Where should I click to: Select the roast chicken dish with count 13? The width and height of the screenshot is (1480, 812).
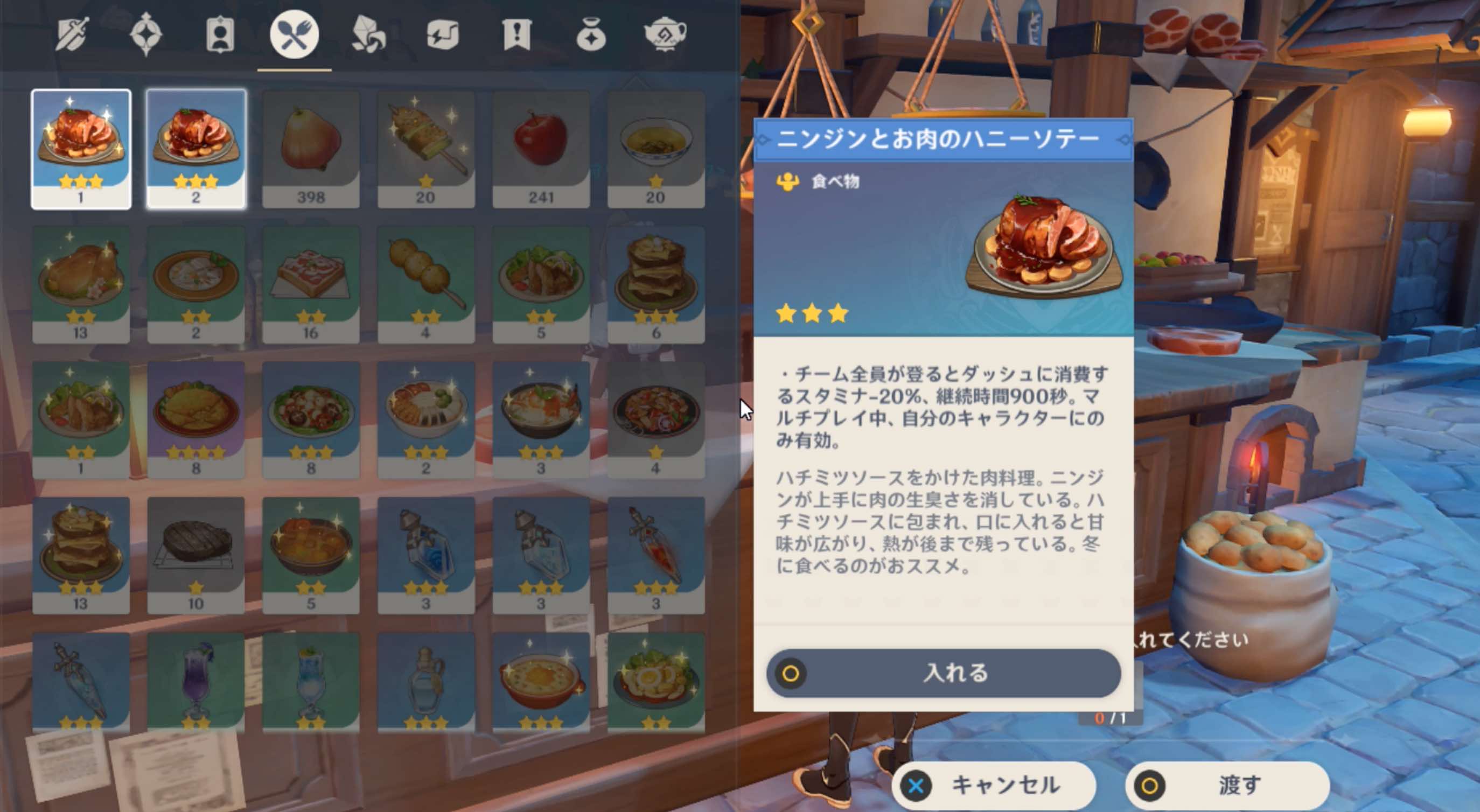(x=81, y=282)
